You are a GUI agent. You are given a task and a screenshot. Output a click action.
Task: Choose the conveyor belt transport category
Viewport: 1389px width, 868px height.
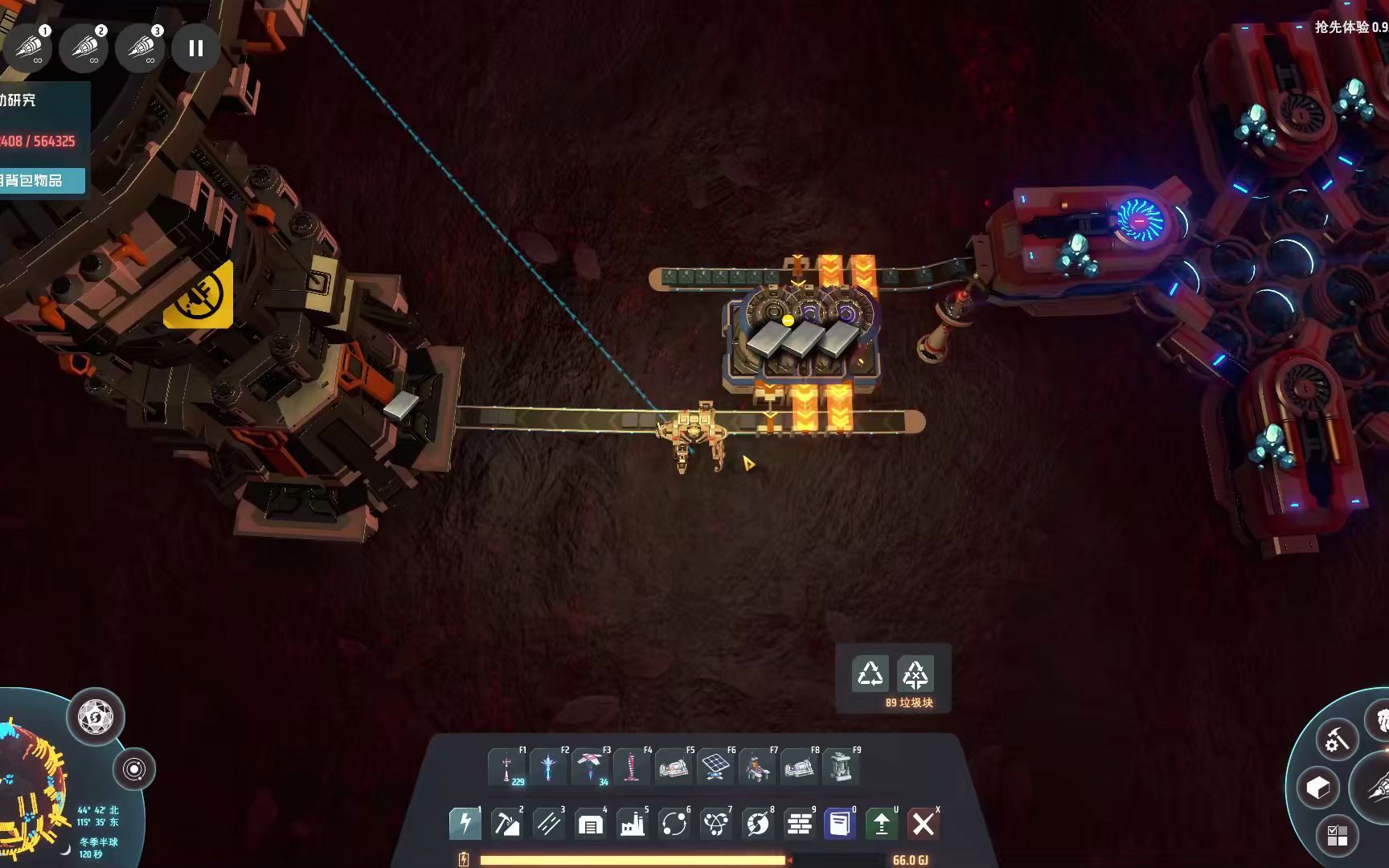click(x=548, y=824)
